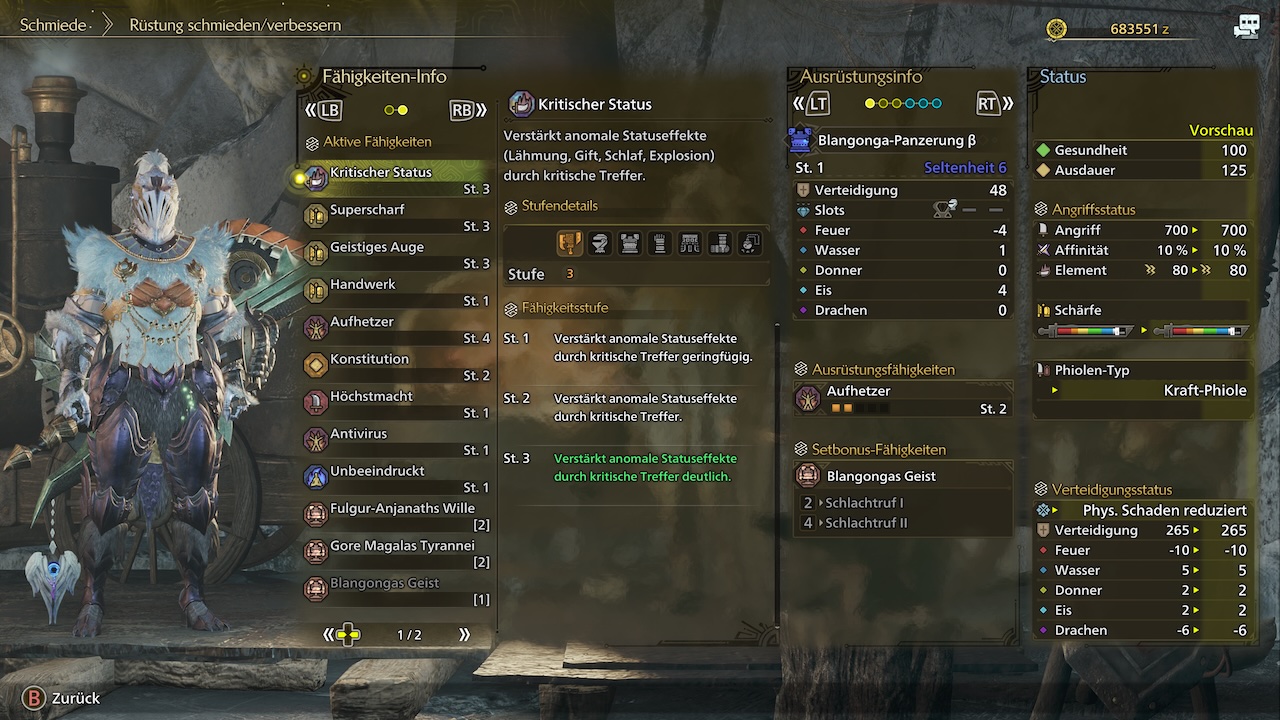
Task: Click the Schmiede breadcrumb
Action: point(53,25)
